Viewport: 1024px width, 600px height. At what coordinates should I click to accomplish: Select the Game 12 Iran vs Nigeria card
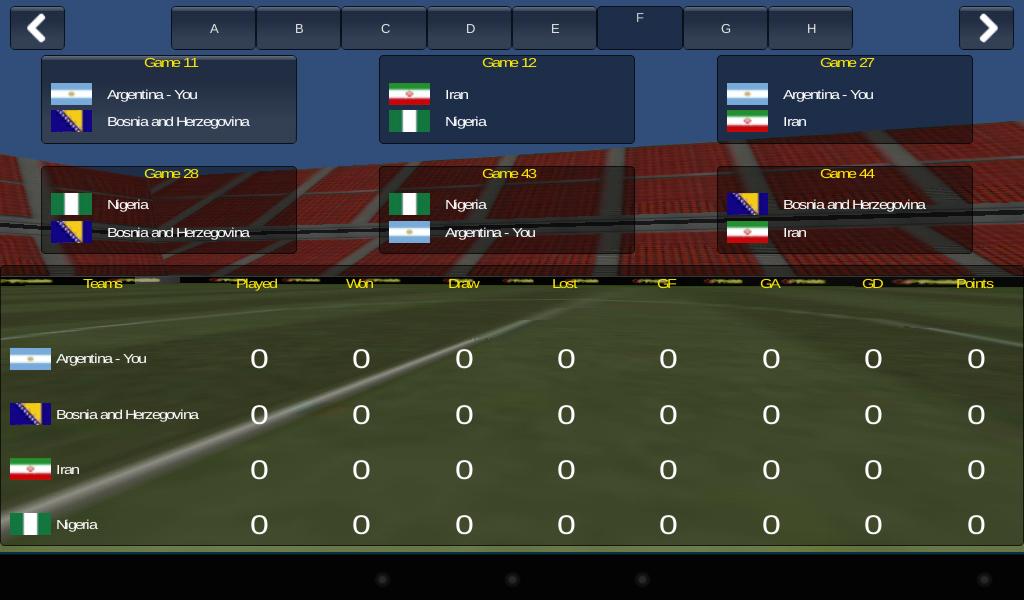(507, 99)
